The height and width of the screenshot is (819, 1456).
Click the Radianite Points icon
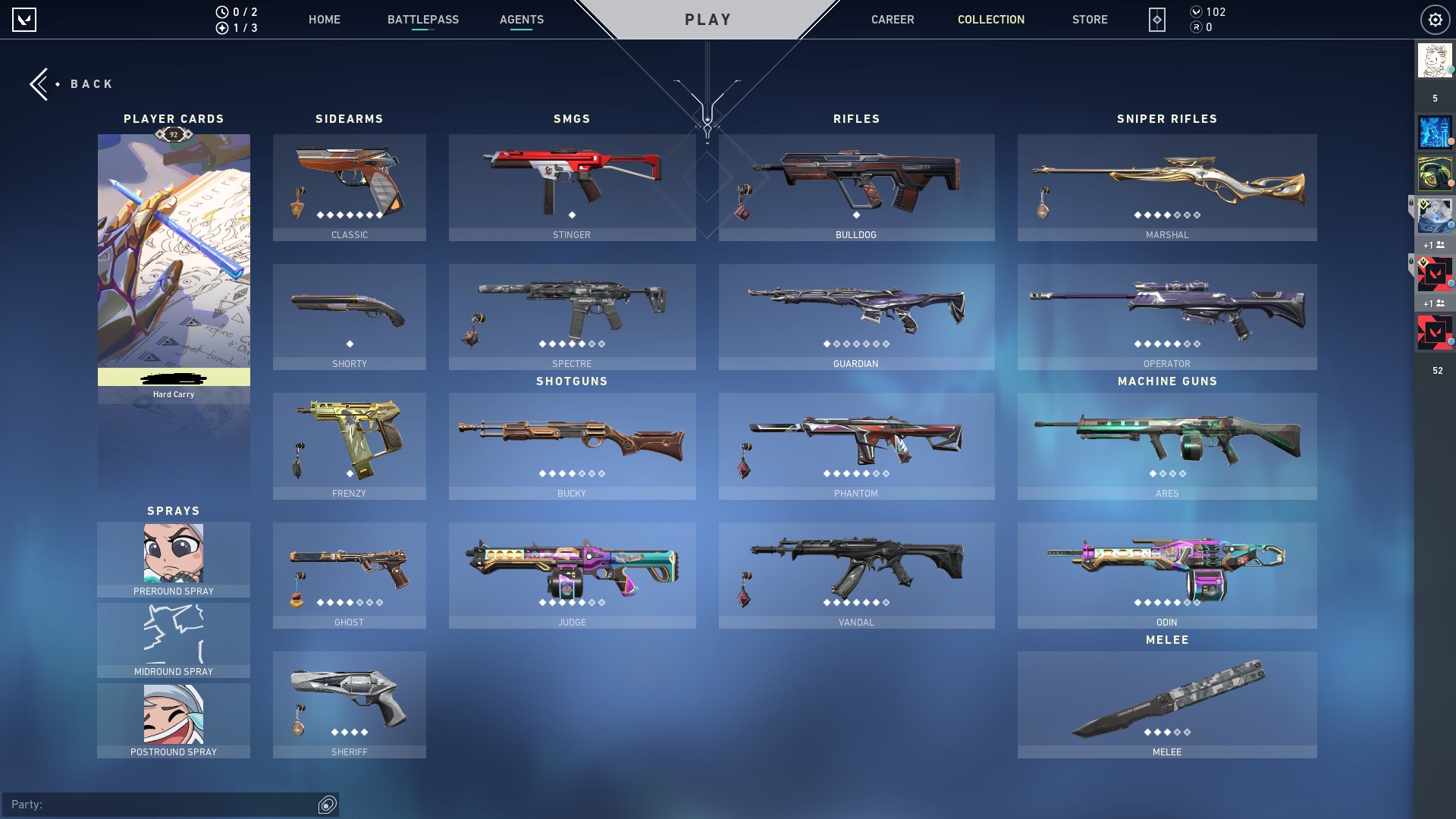[x=1197, y=28]
